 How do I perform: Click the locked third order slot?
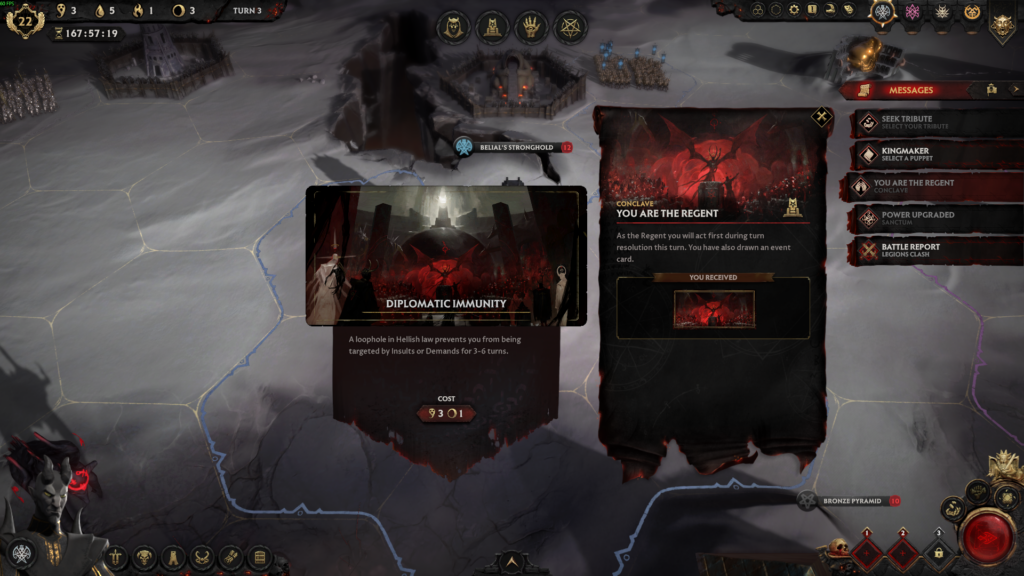pyautogui.click(x=937, y=551)
